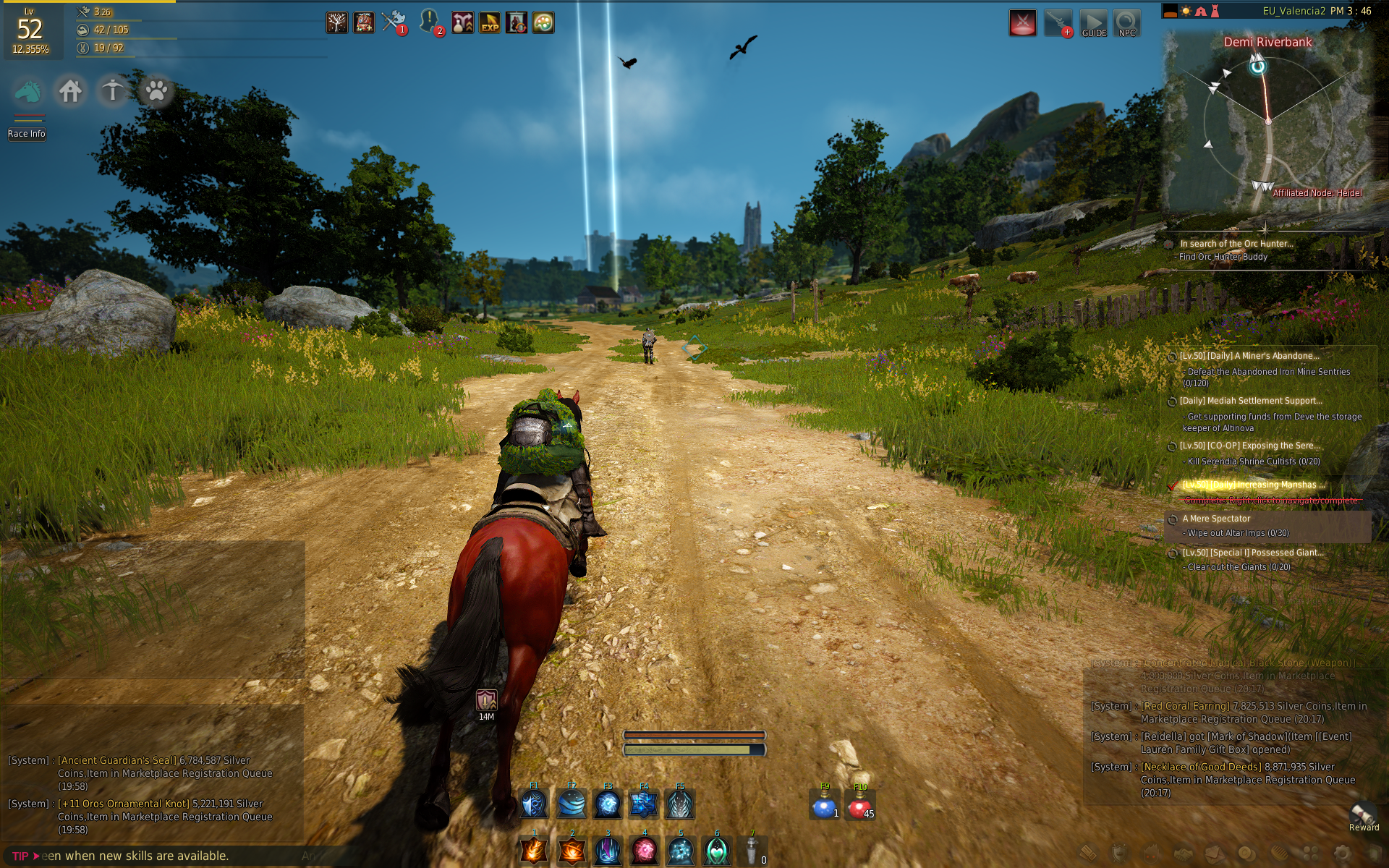Screen dimensions: 1389x868
Task: Open the horse mount icon
Action: 27,92
